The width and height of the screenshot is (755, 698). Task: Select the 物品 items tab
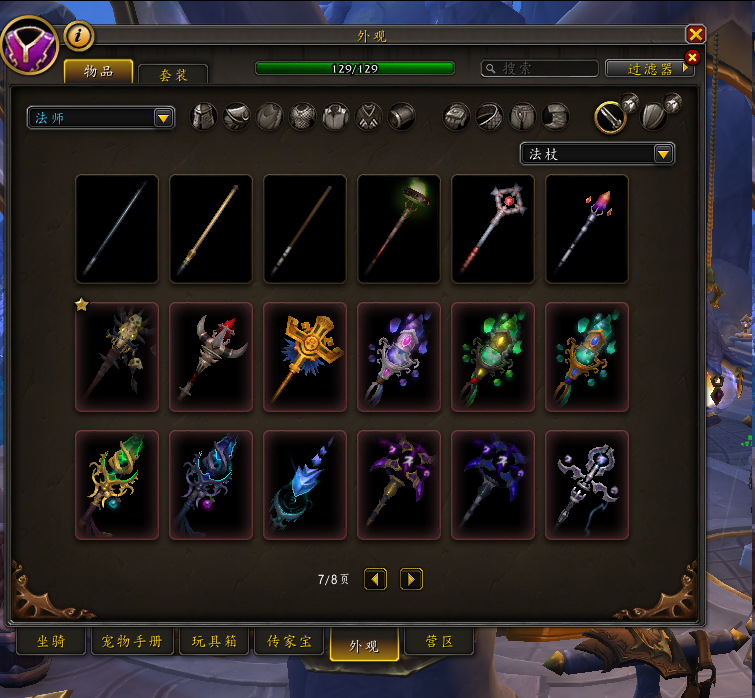98,71
